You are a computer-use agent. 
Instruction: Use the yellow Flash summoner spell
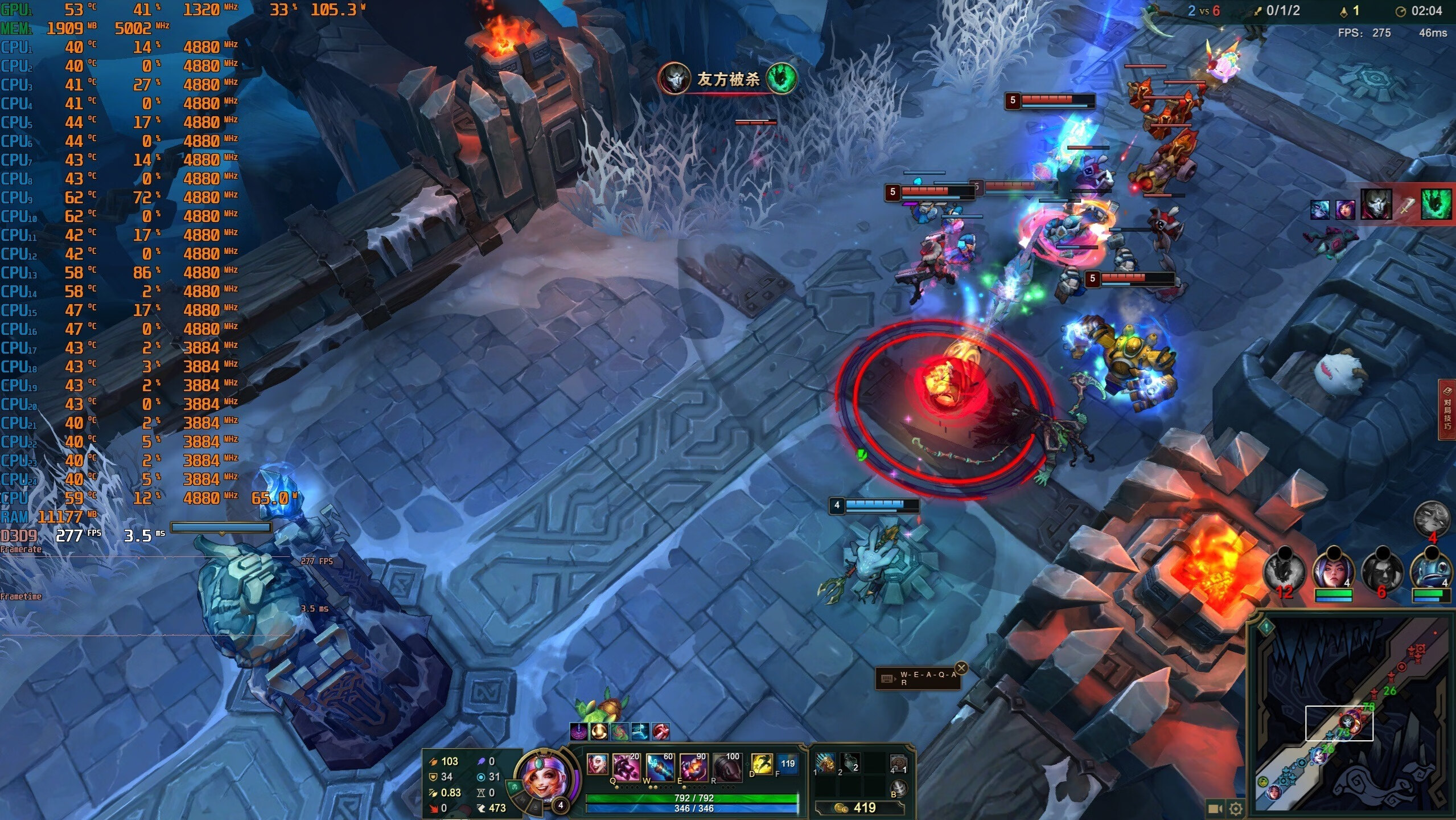pyautogui.click(x=762, y=764)
